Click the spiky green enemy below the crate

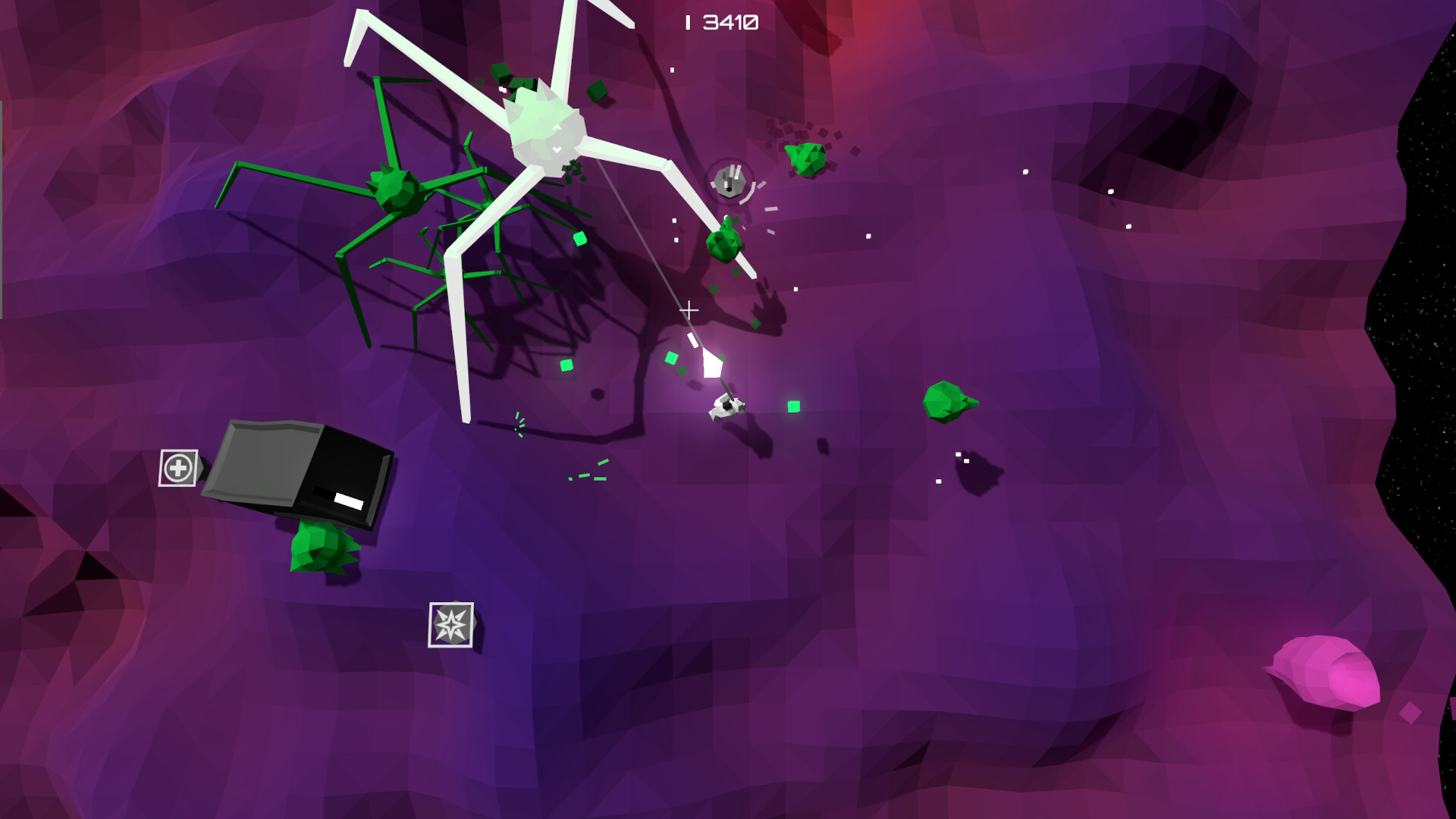pyautogui.click(x=322, y=548)
